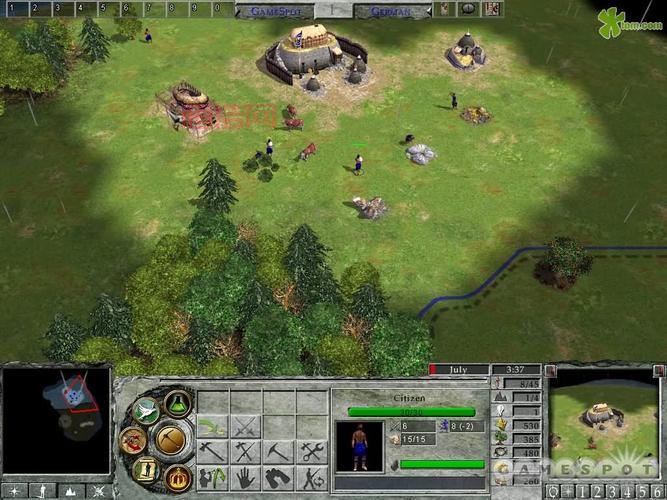Select the German civilization tab
This screenshot has width=667, height=500.
tap(390, 10)
